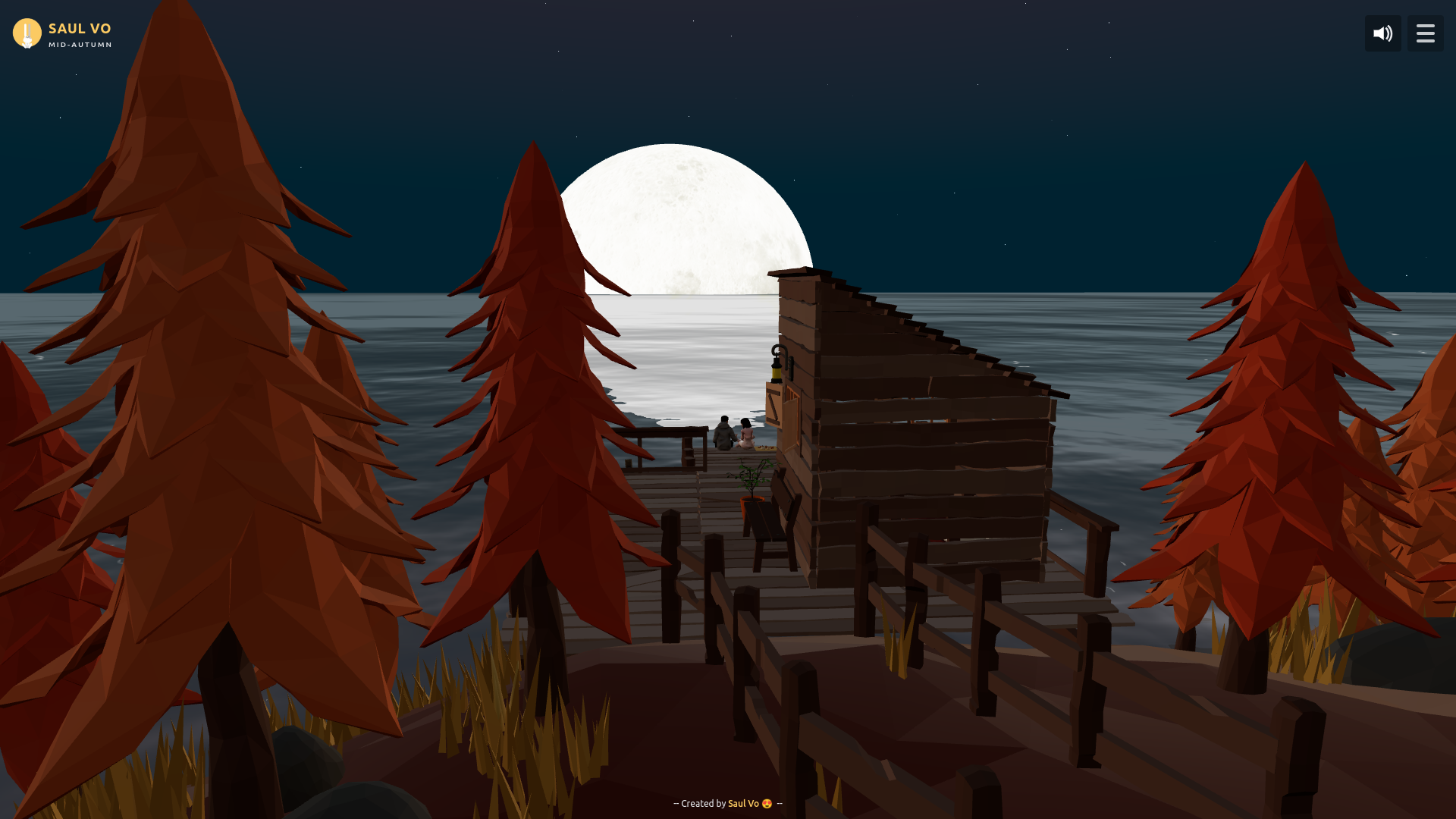Mute the background audio with the speaker icon
Viewport: 1456px width, 819px height.
click(x=1382, y=33)
